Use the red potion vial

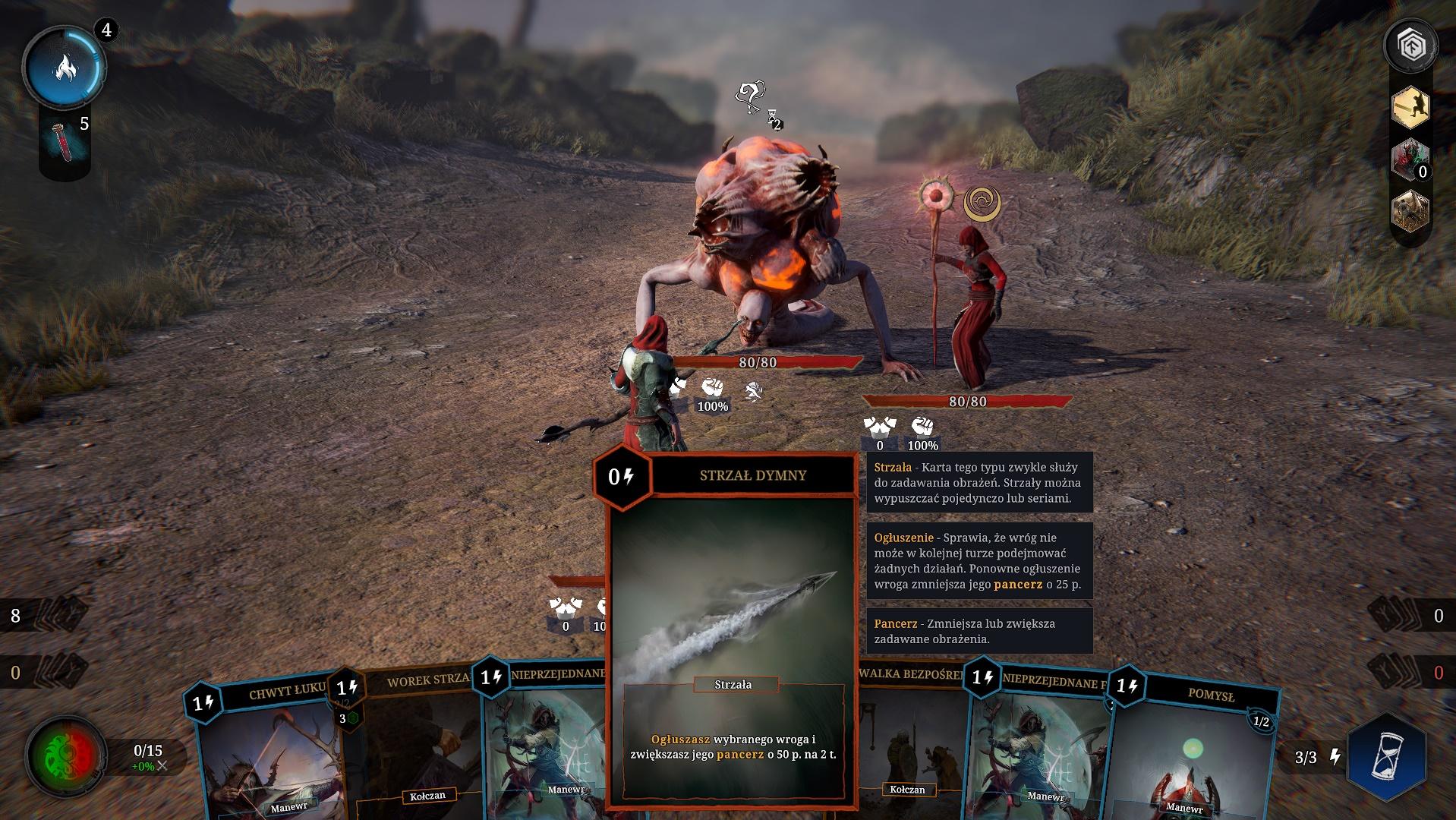click(x=64, y=141)
